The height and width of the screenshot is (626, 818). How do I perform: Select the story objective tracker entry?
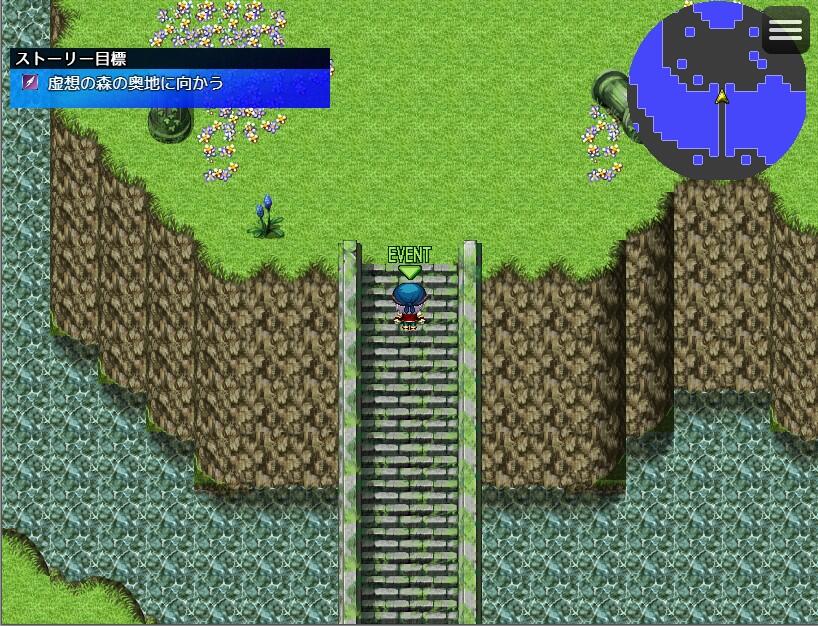point(170,83)
